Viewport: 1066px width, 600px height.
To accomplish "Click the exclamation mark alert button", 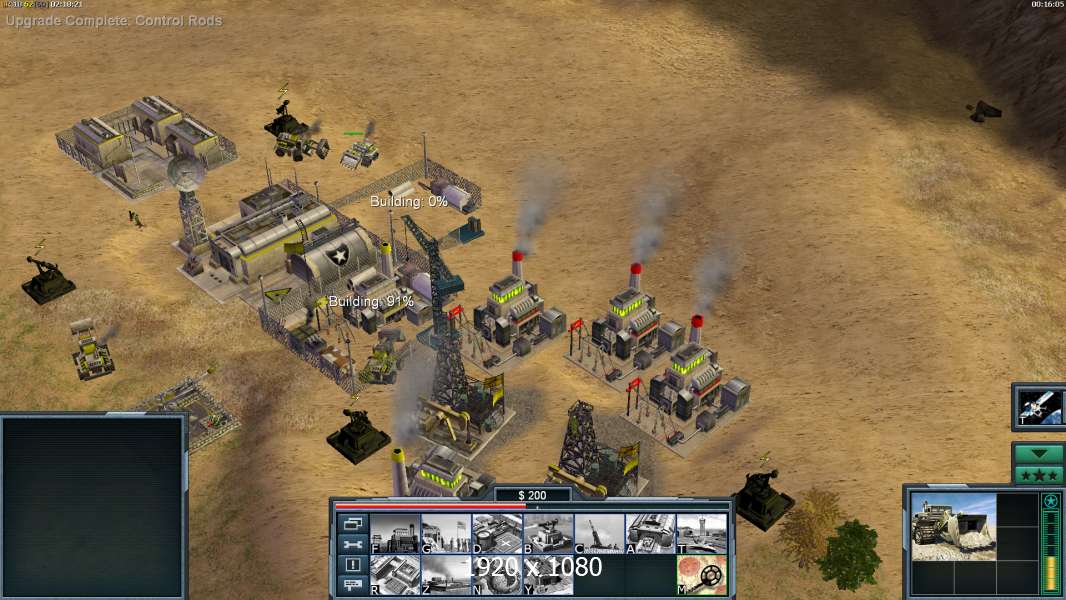I will (352, 565).
